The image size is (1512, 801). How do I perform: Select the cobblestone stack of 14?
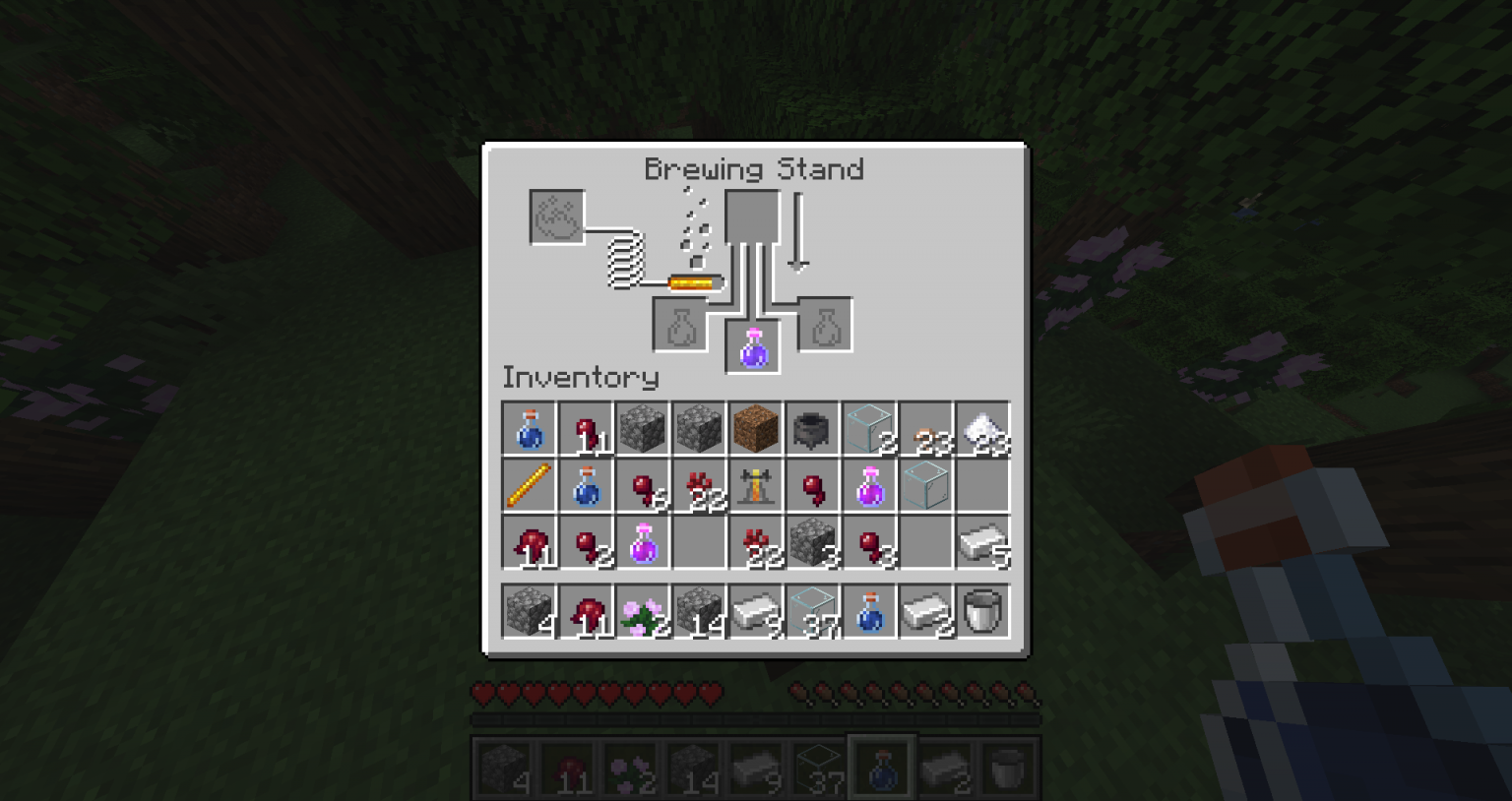(699, 611)
